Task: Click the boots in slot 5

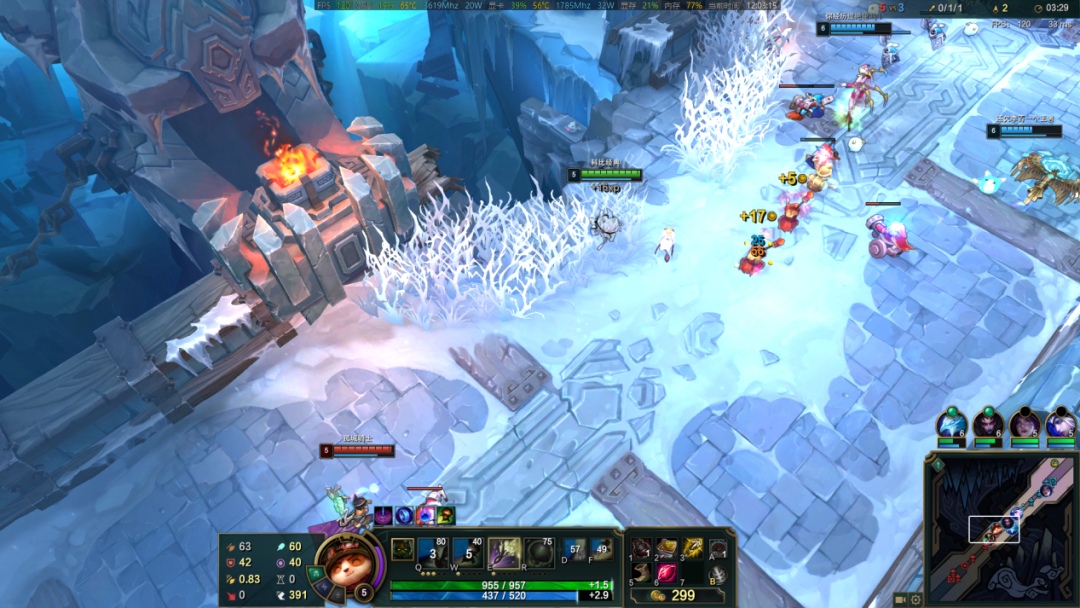Action: tap(641, 574)
